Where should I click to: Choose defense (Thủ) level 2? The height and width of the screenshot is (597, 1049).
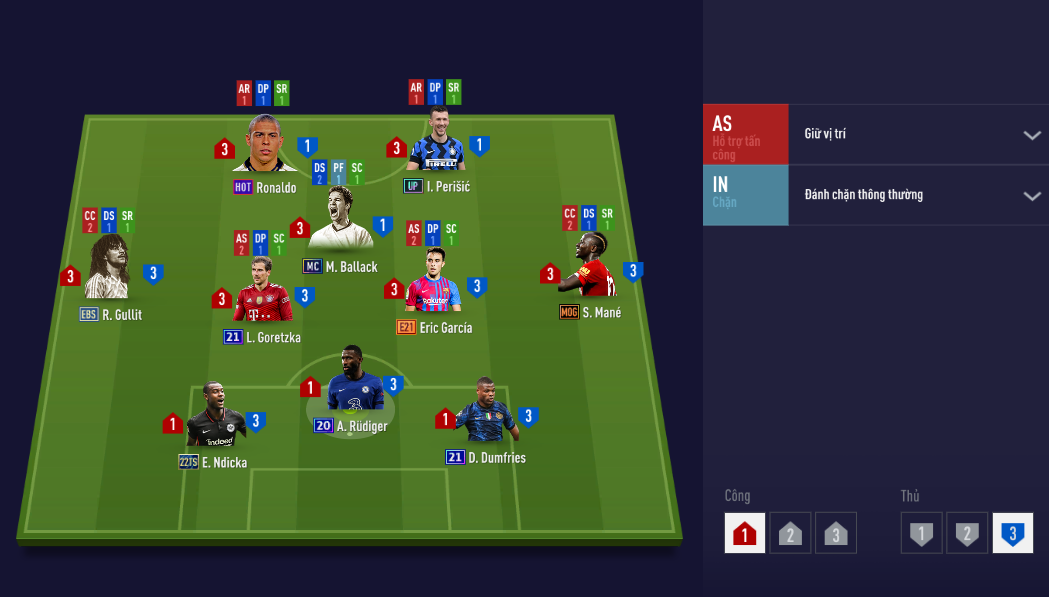967,533
